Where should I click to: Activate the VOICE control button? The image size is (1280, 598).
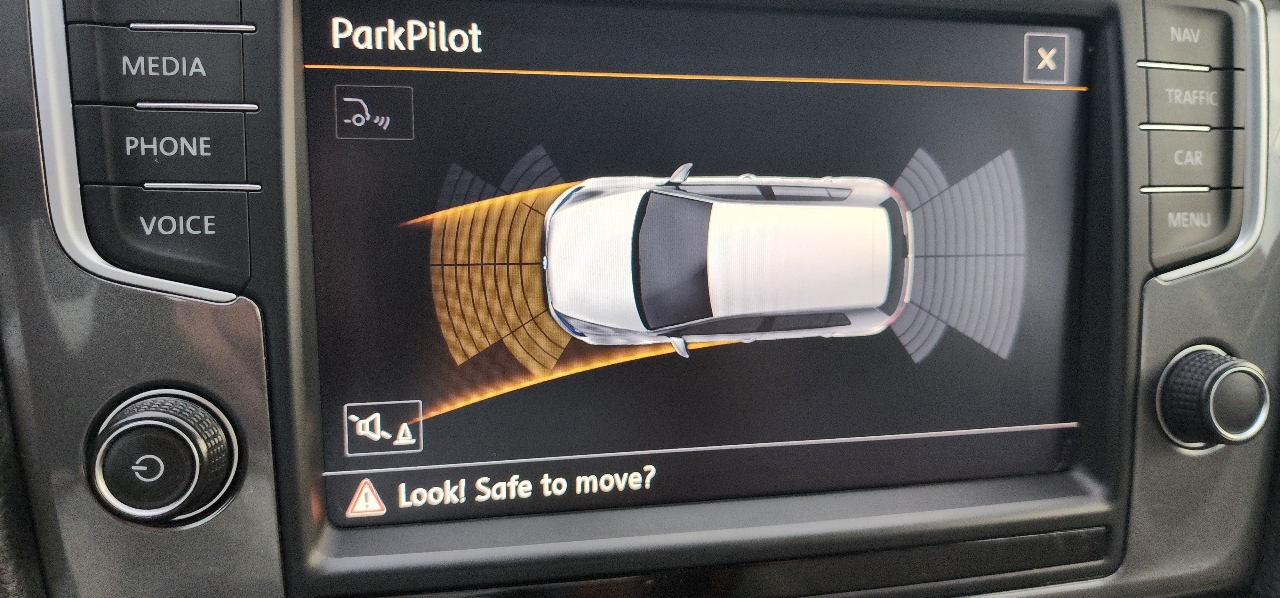tap(177, 226)
